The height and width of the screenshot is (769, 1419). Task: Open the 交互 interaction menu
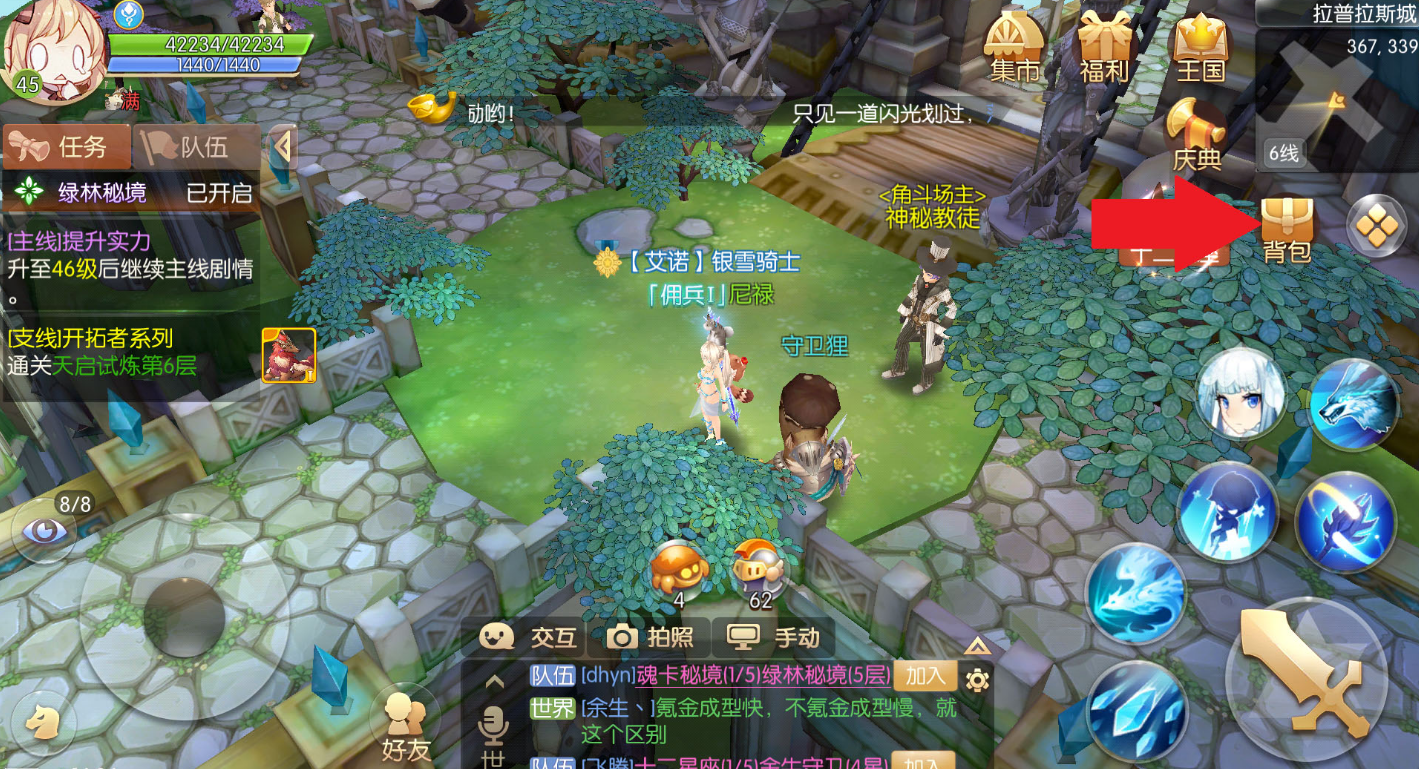click(528, 637)
